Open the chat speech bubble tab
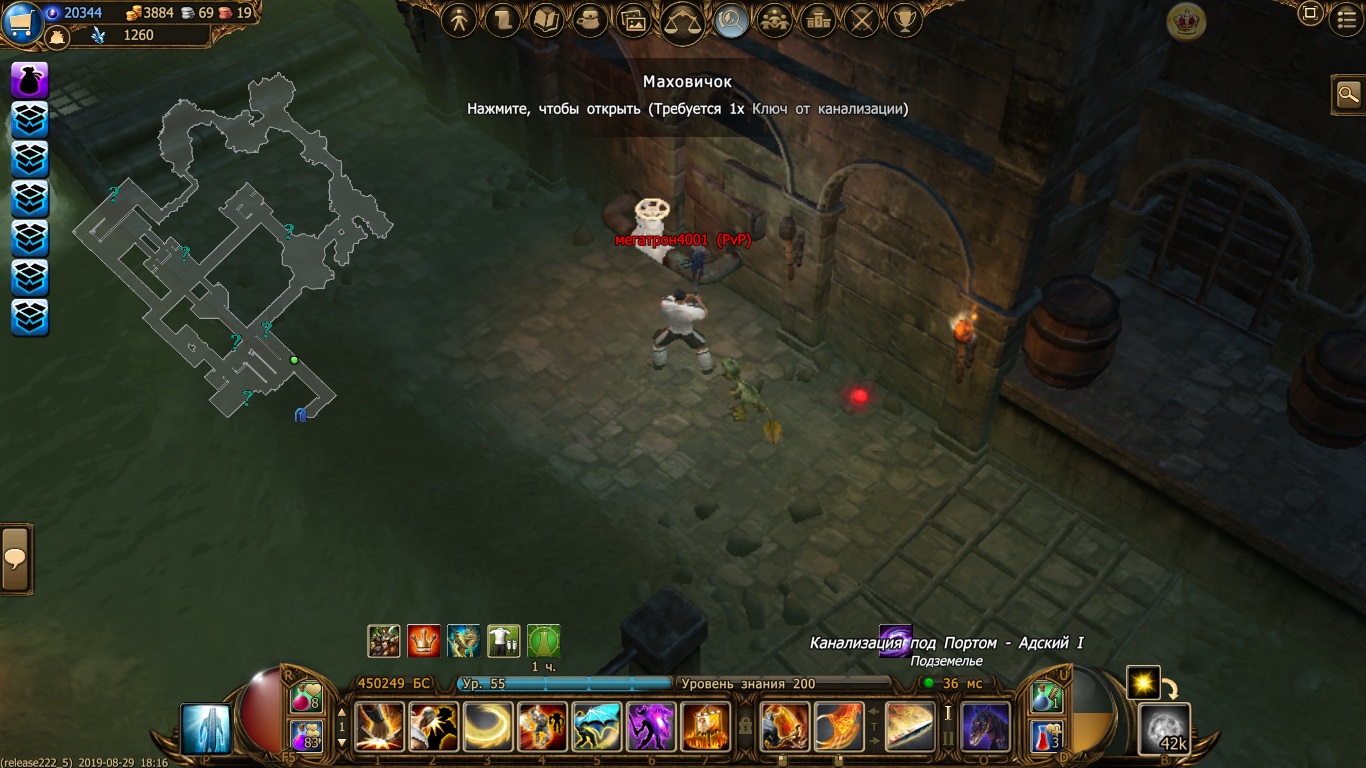The image size is (1366, 768). 16,559
